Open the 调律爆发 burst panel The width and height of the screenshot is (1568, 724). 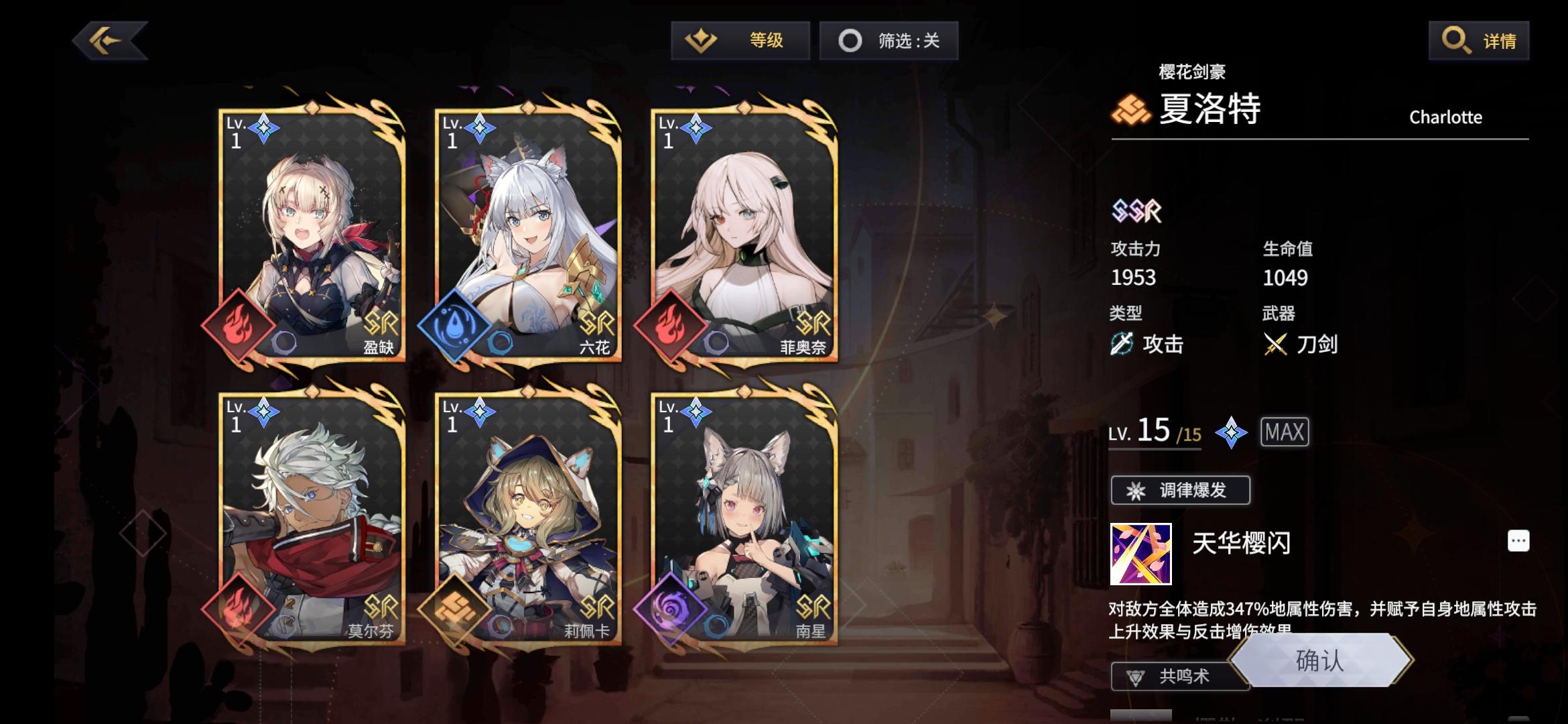(1179, 490)
